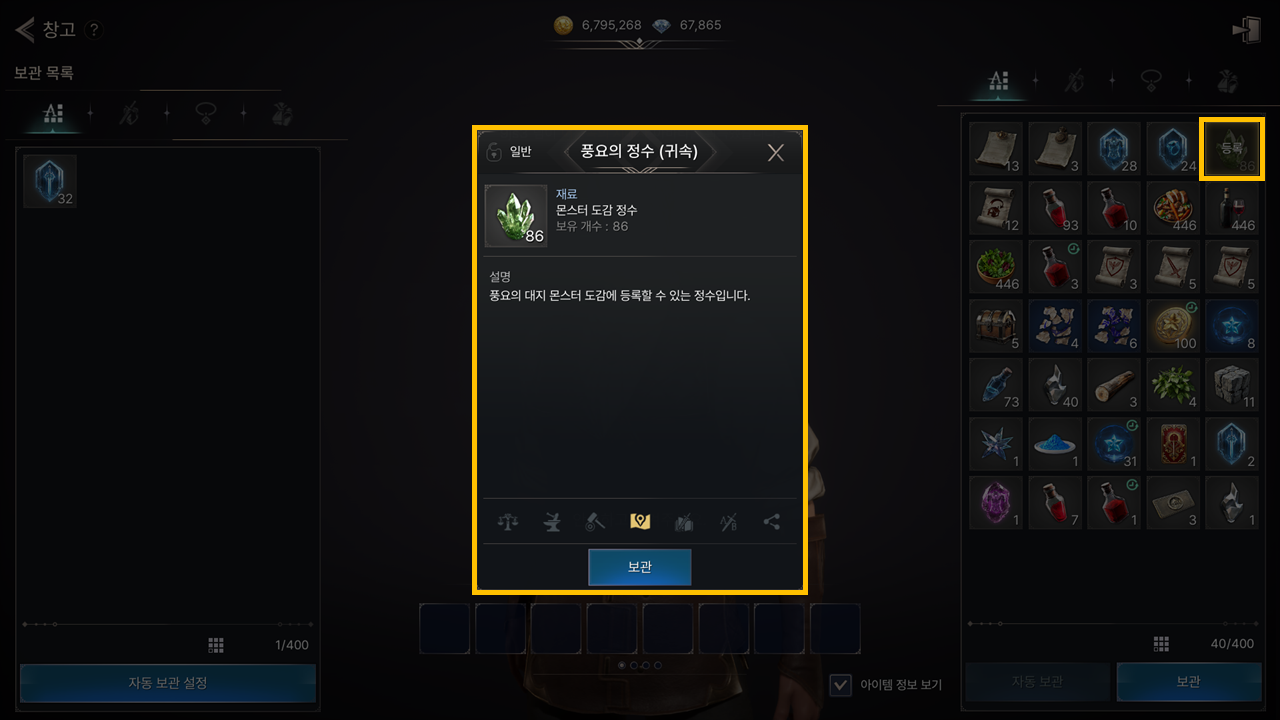1280x720 pixels.
Task: Open 자동 보관 설정 auto-storage settings
Action: 168,683
